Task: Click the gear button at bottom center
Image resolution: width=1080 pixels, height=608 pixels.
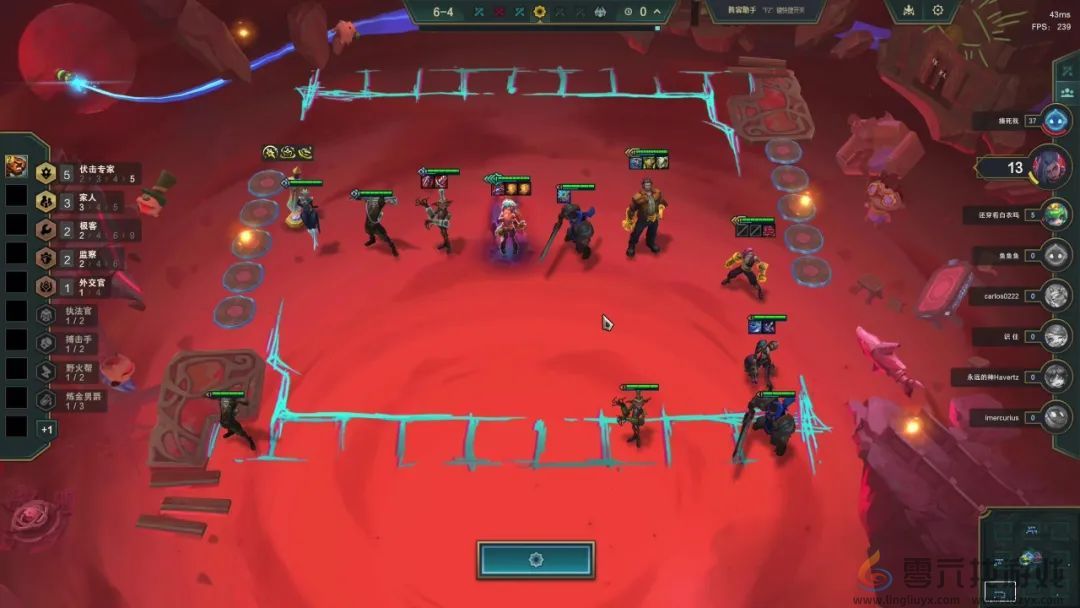Action: pyautogui.click(x=535, y=560)
